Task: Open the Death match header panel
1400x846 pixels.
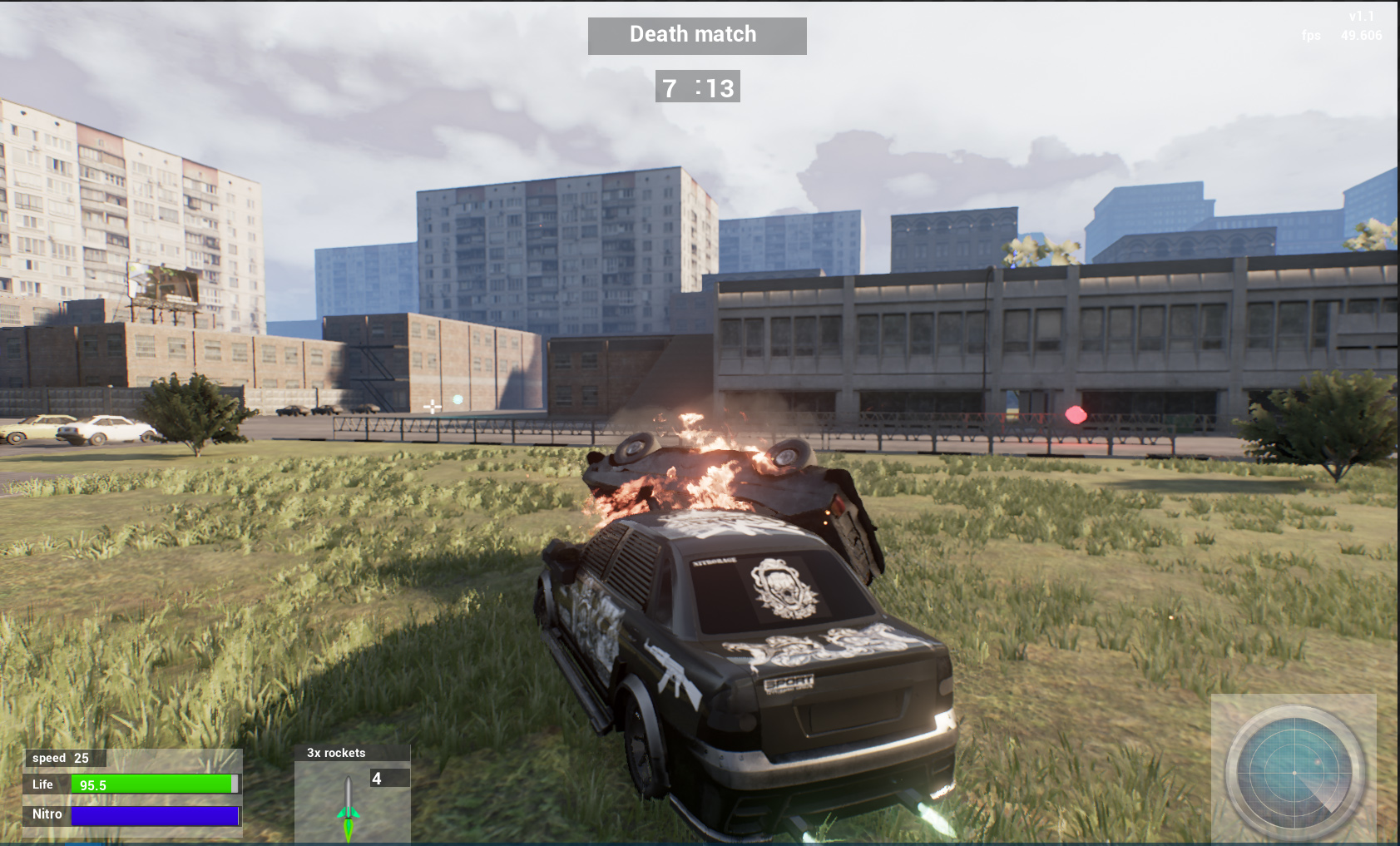Action: click(x=695, y=35)
